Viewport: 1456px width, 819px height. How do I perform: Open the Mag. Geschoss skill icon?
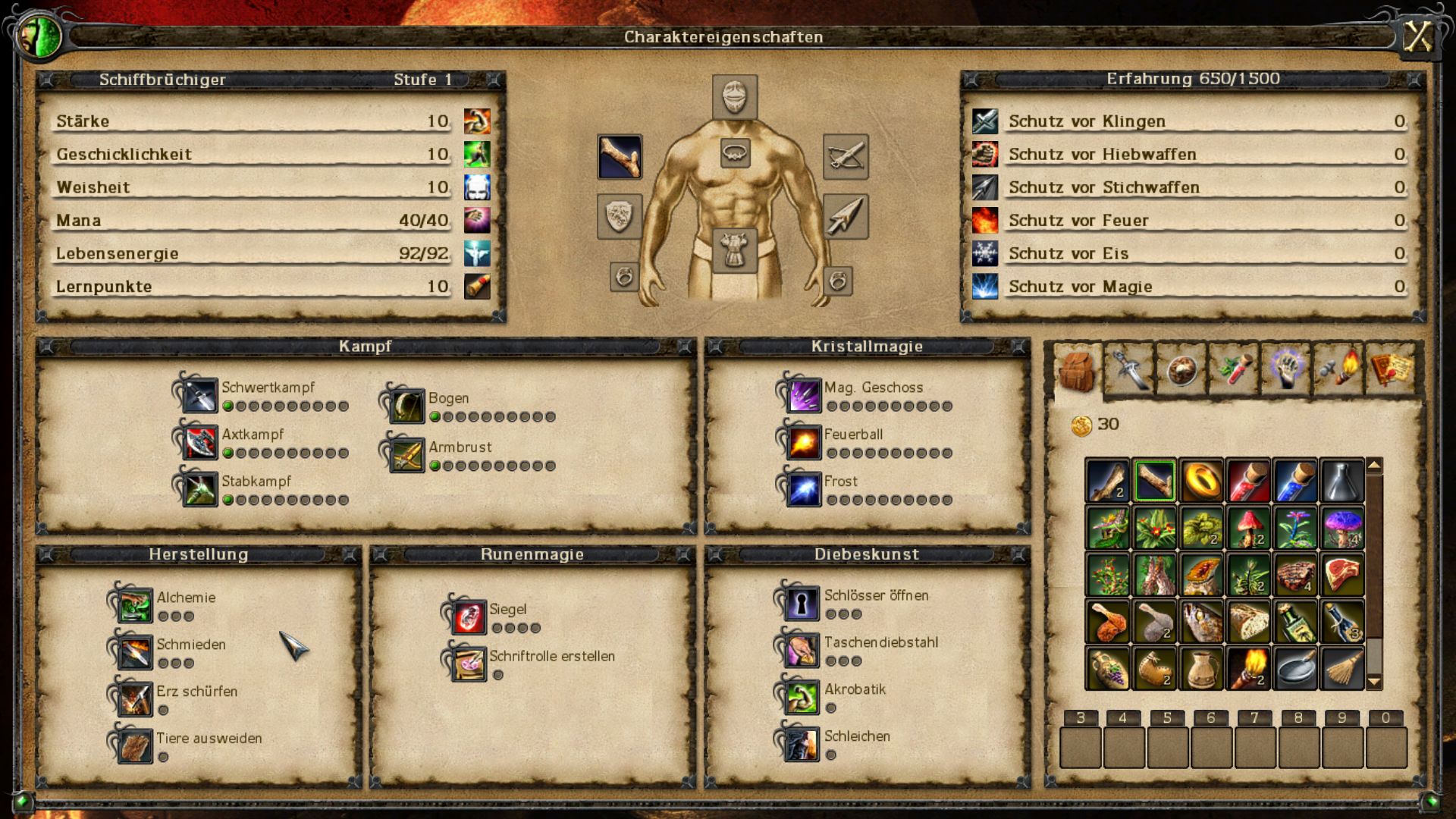[805, 395]
